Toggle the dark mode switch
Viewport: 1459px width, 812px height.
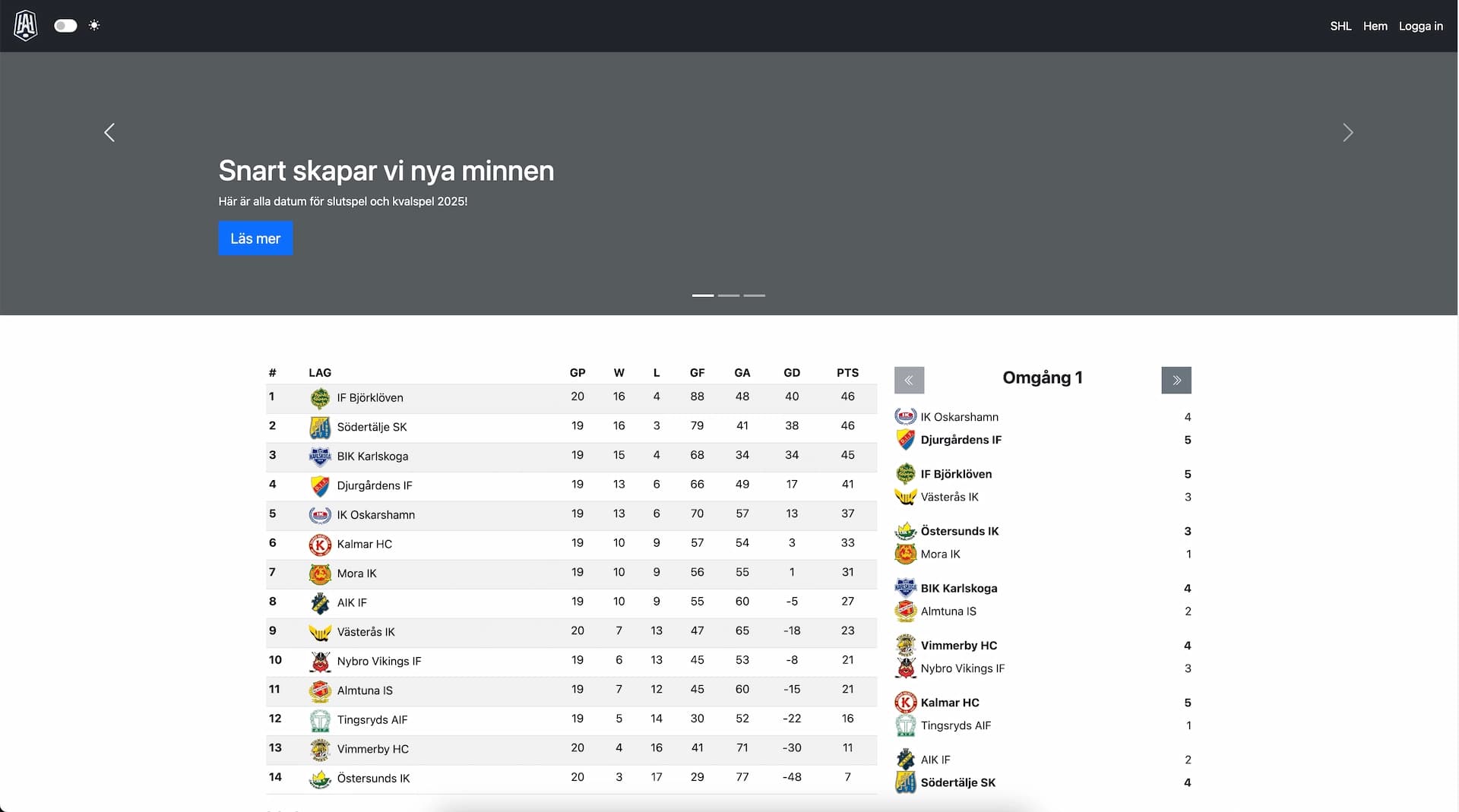point(65,25)
